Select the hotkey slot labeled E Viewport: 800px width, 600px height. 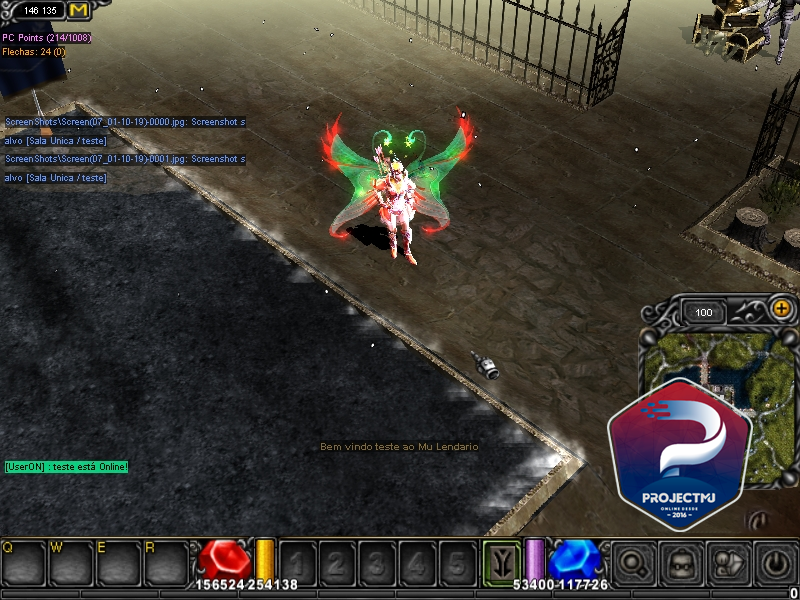point(119,563)
